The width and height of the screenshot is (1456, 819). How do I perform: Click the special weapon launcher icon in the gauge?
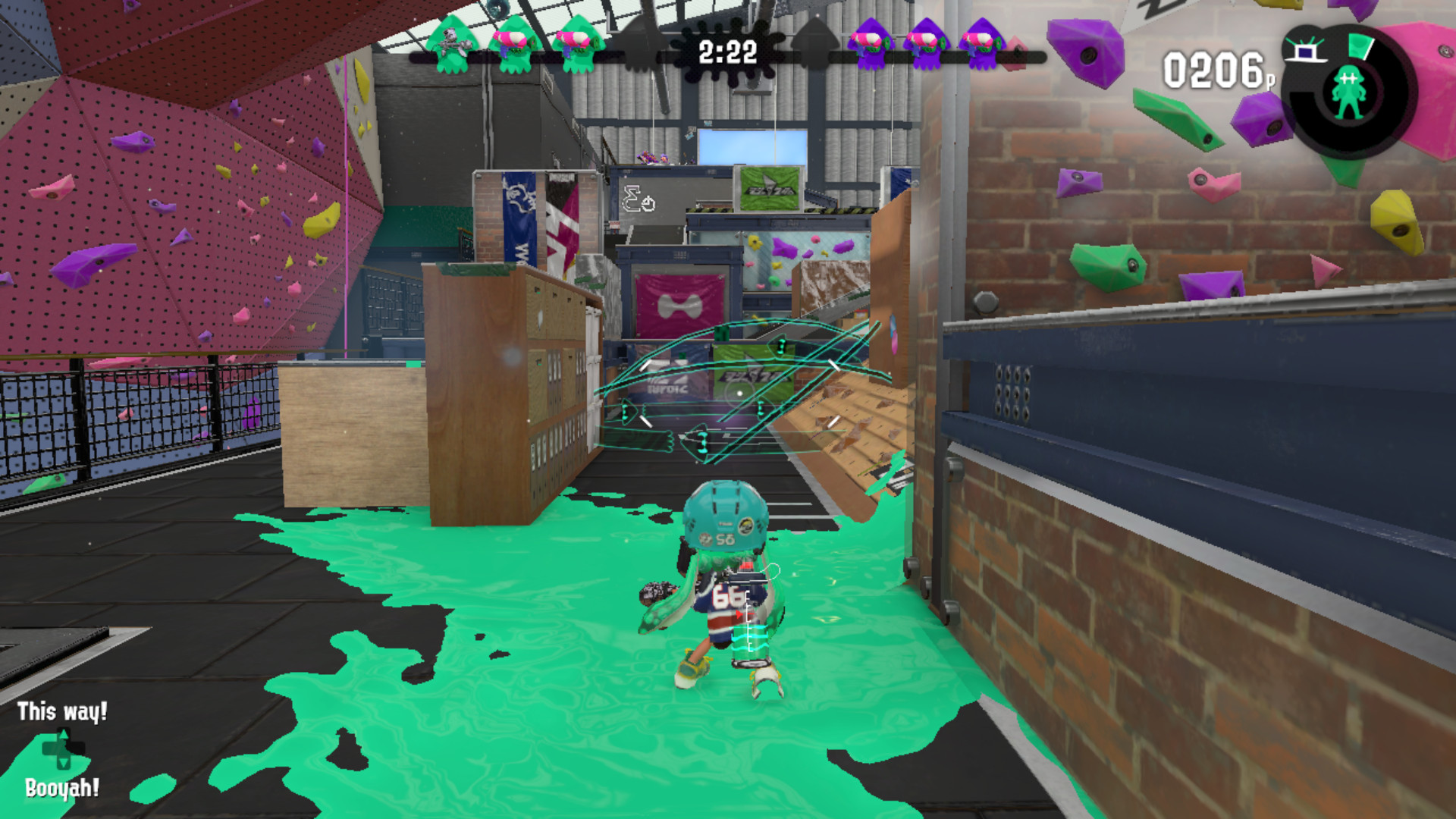click(x=1306, y=50)
